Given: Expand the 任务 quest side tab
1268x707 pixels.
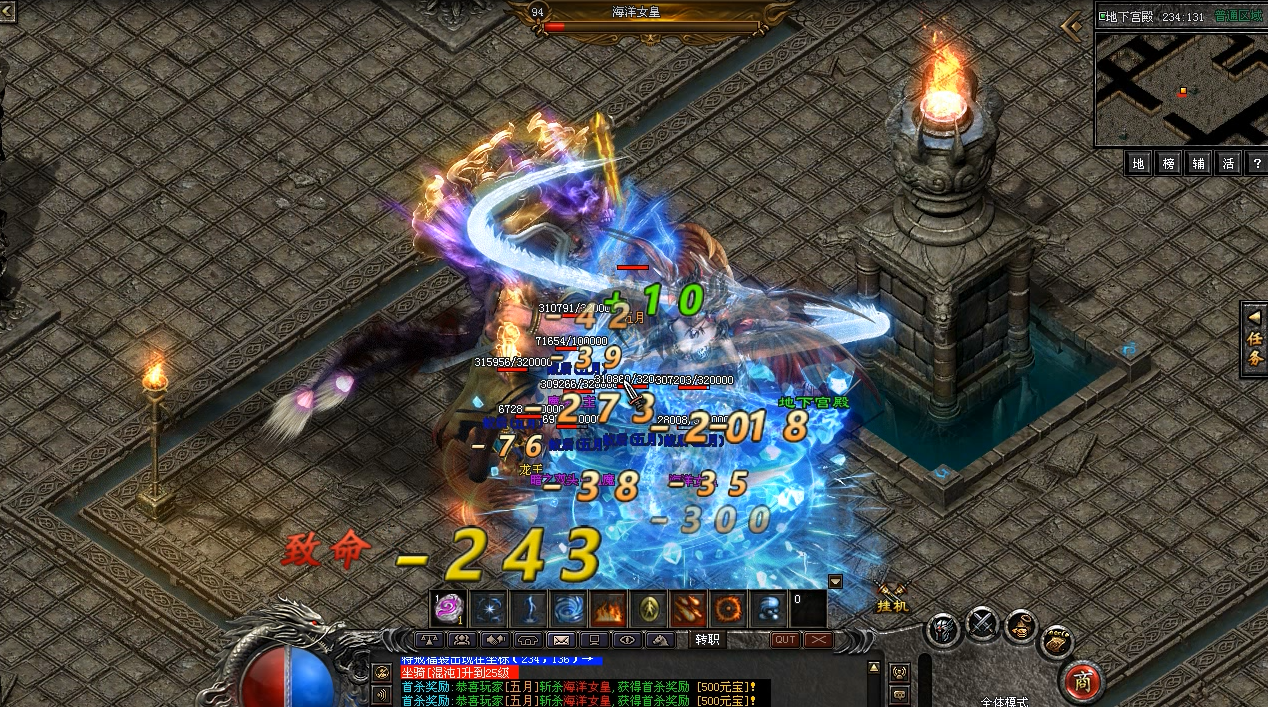Looking at the screenshot, I should (1254, 339).
